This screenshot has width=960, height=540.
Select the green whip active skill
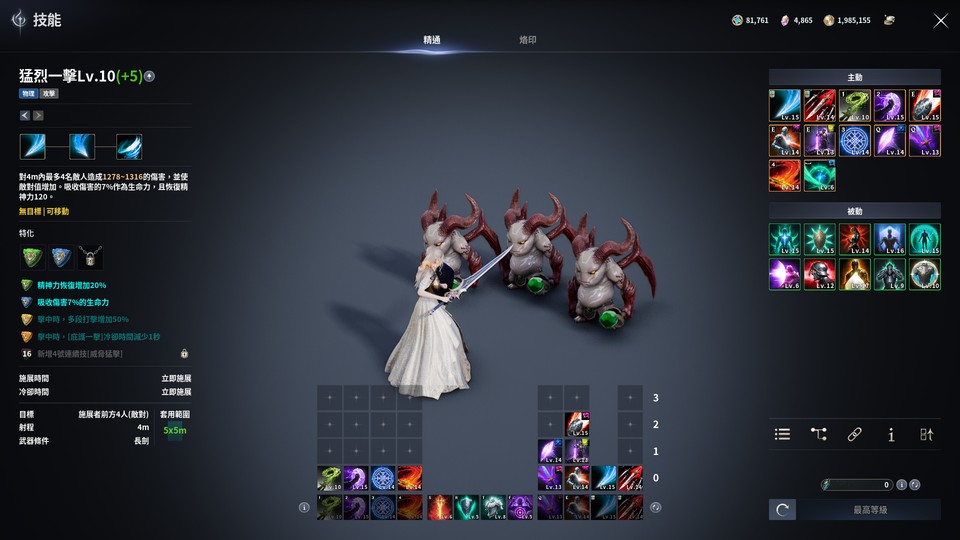click(x=854, y=105)
